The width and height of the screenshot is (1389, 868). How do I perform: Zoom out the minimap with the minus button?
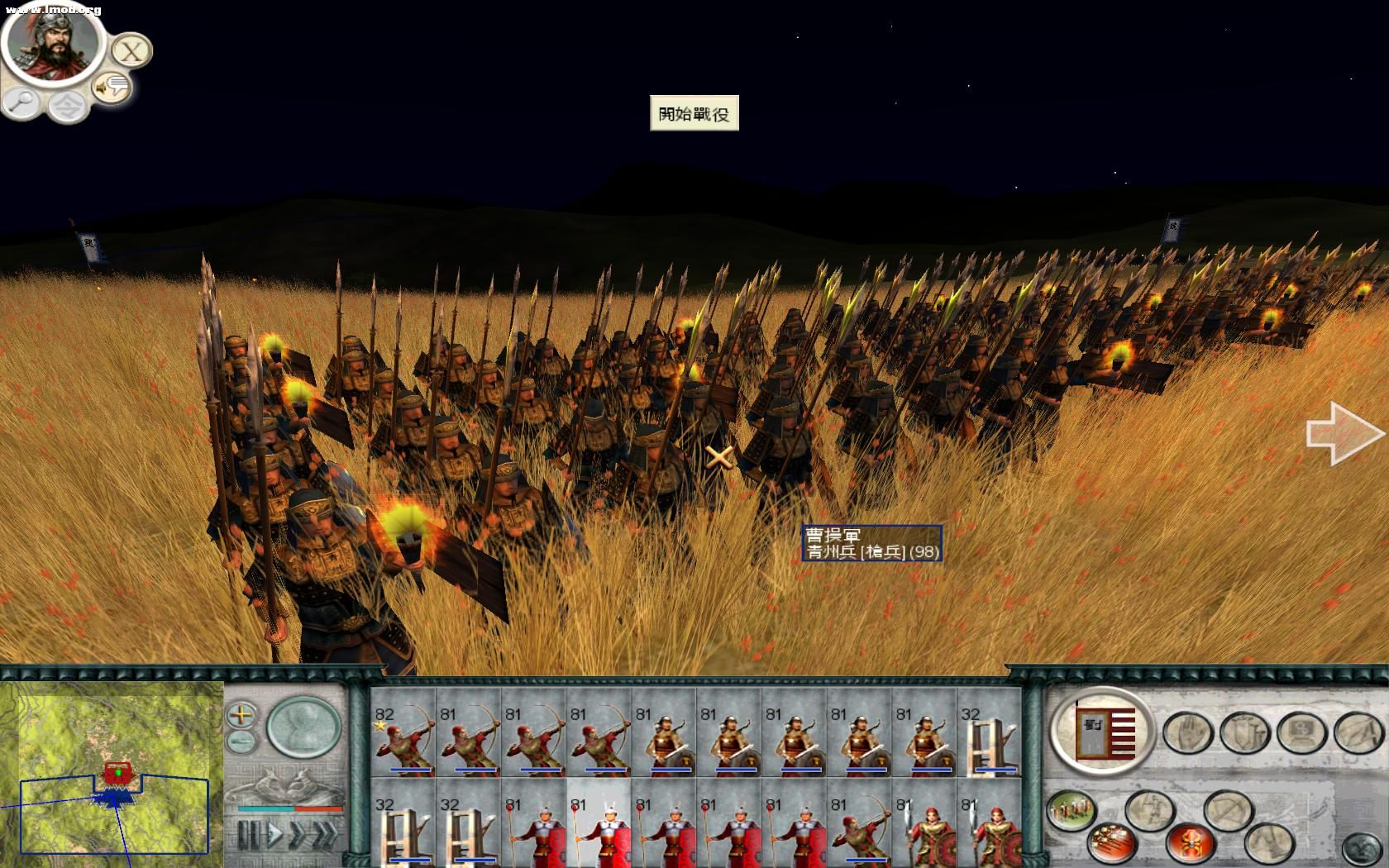241,740
